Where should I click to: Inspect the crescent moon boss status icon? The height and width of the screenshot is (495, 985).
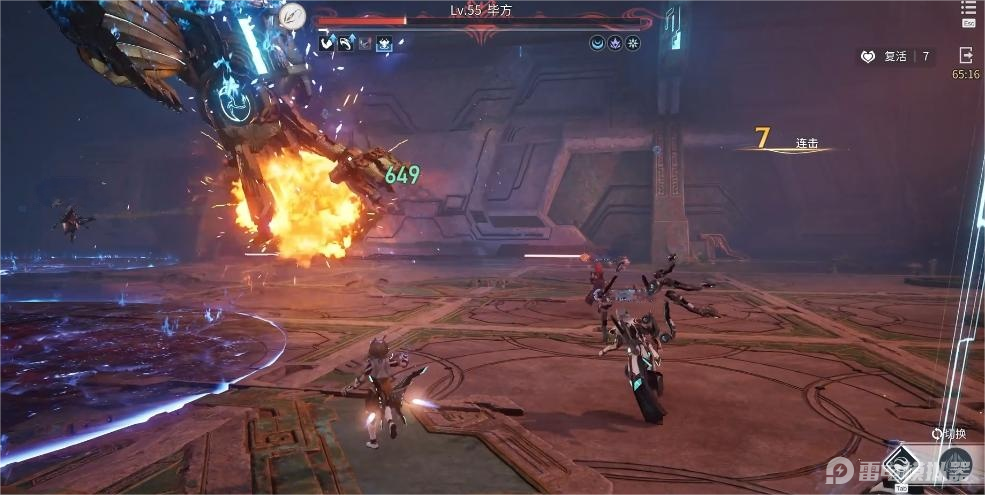(597, 44)
